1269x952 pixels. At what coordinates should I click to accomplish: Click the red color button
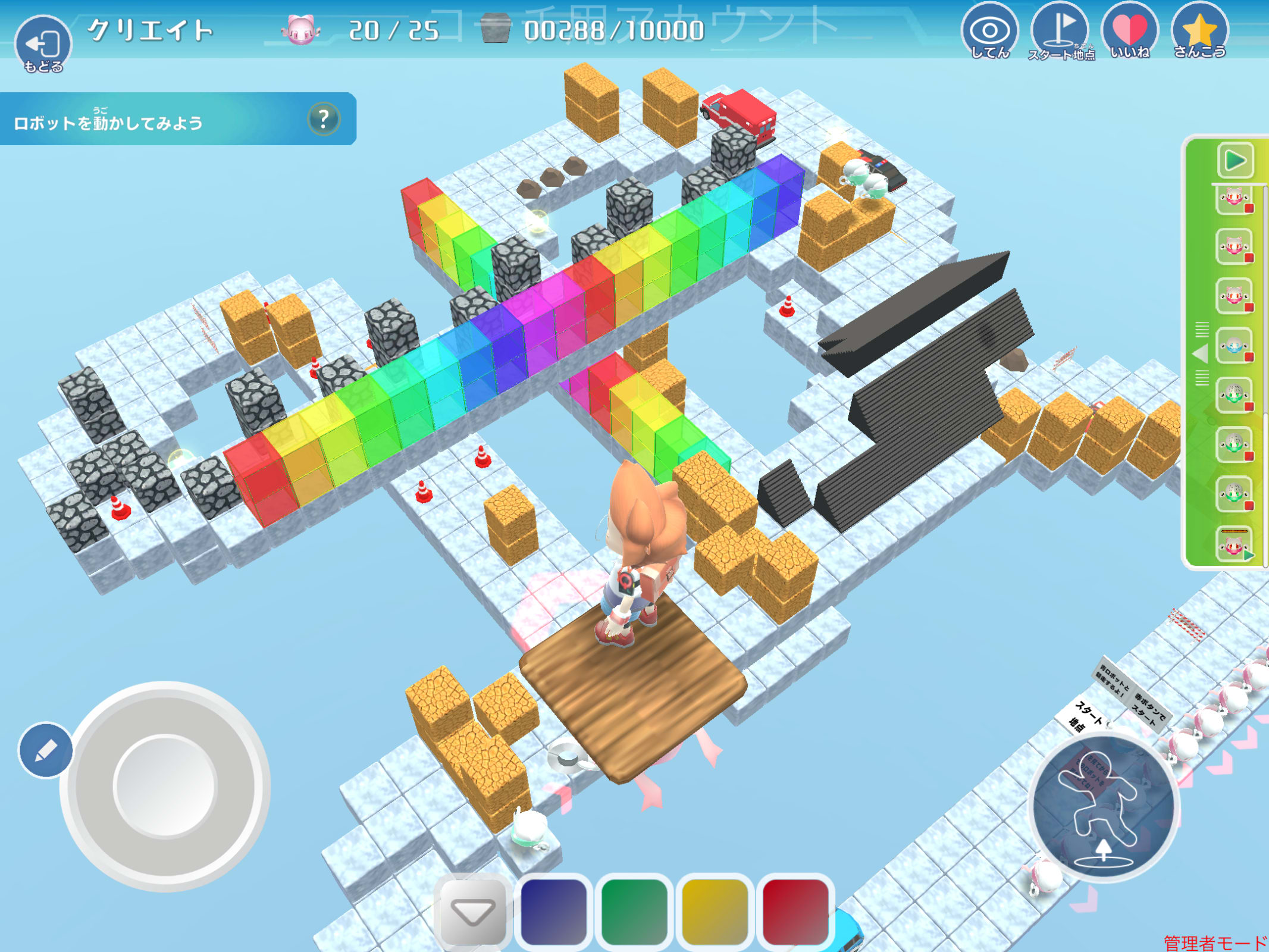point(795,910)
